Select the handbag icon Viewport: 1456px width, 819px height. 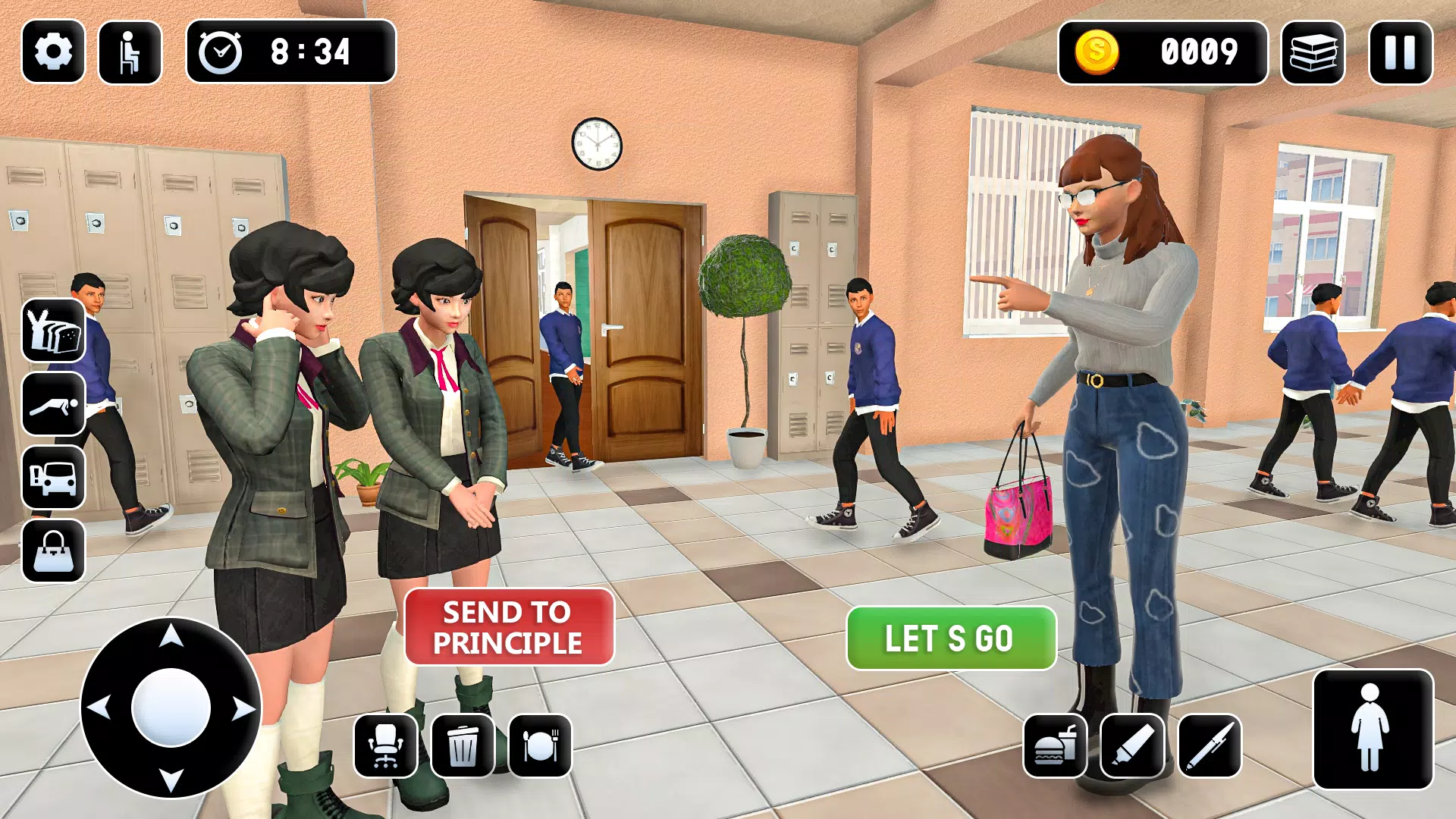point(52,548)
